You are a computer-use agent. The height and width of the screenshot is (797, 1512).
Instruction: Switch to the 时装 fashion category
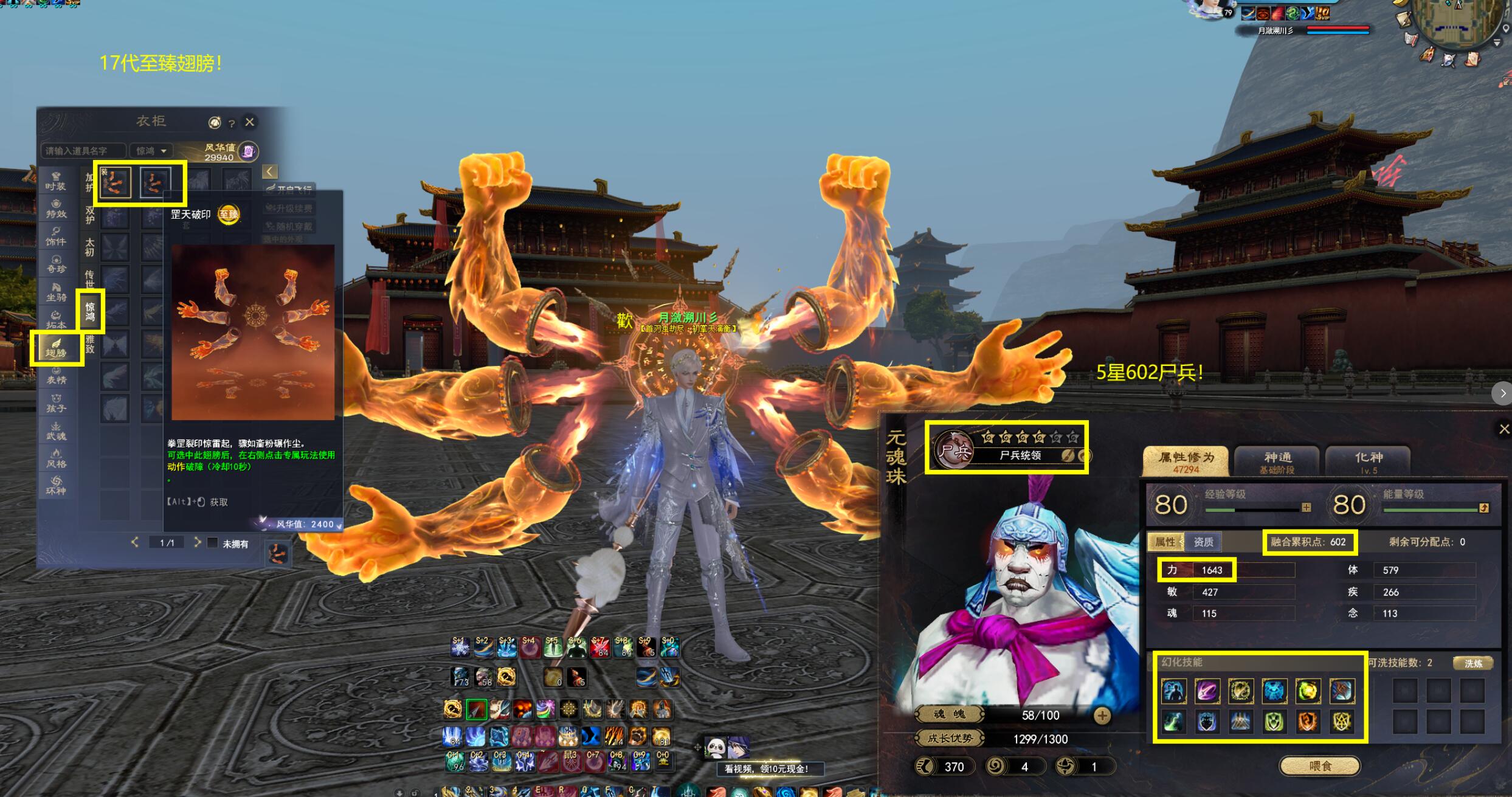pos(56,181)
